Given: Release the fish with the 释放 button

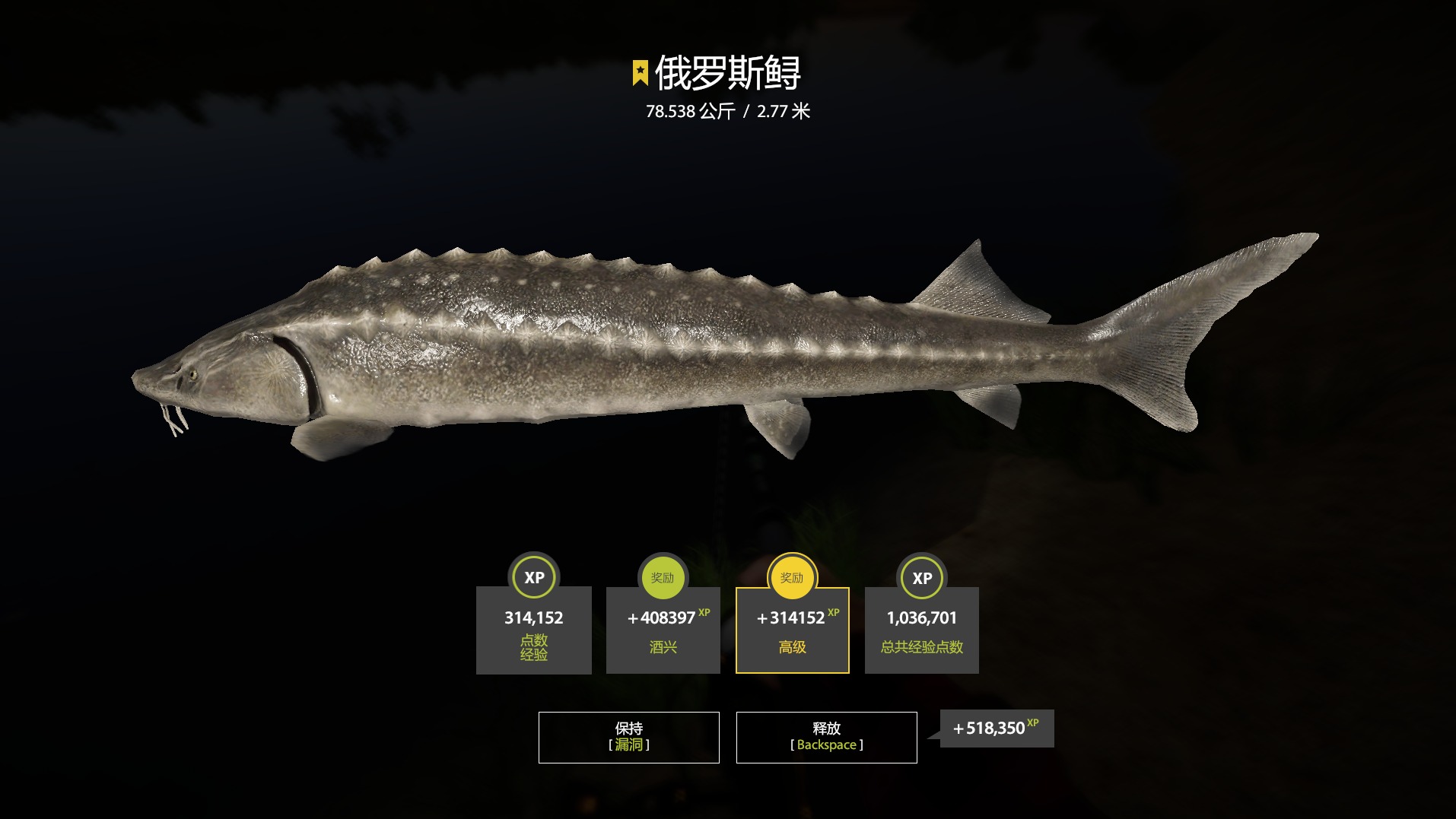Looking at the screenshot, I should 826,737.
